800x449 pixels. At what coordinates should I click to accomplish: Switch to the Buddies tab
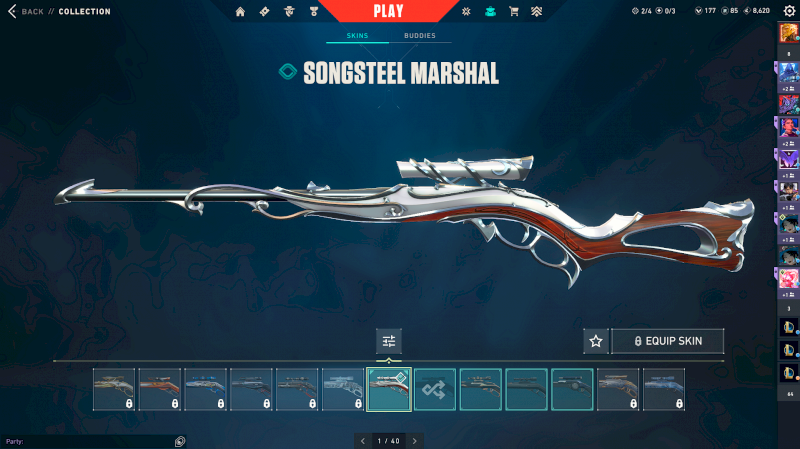419,36
